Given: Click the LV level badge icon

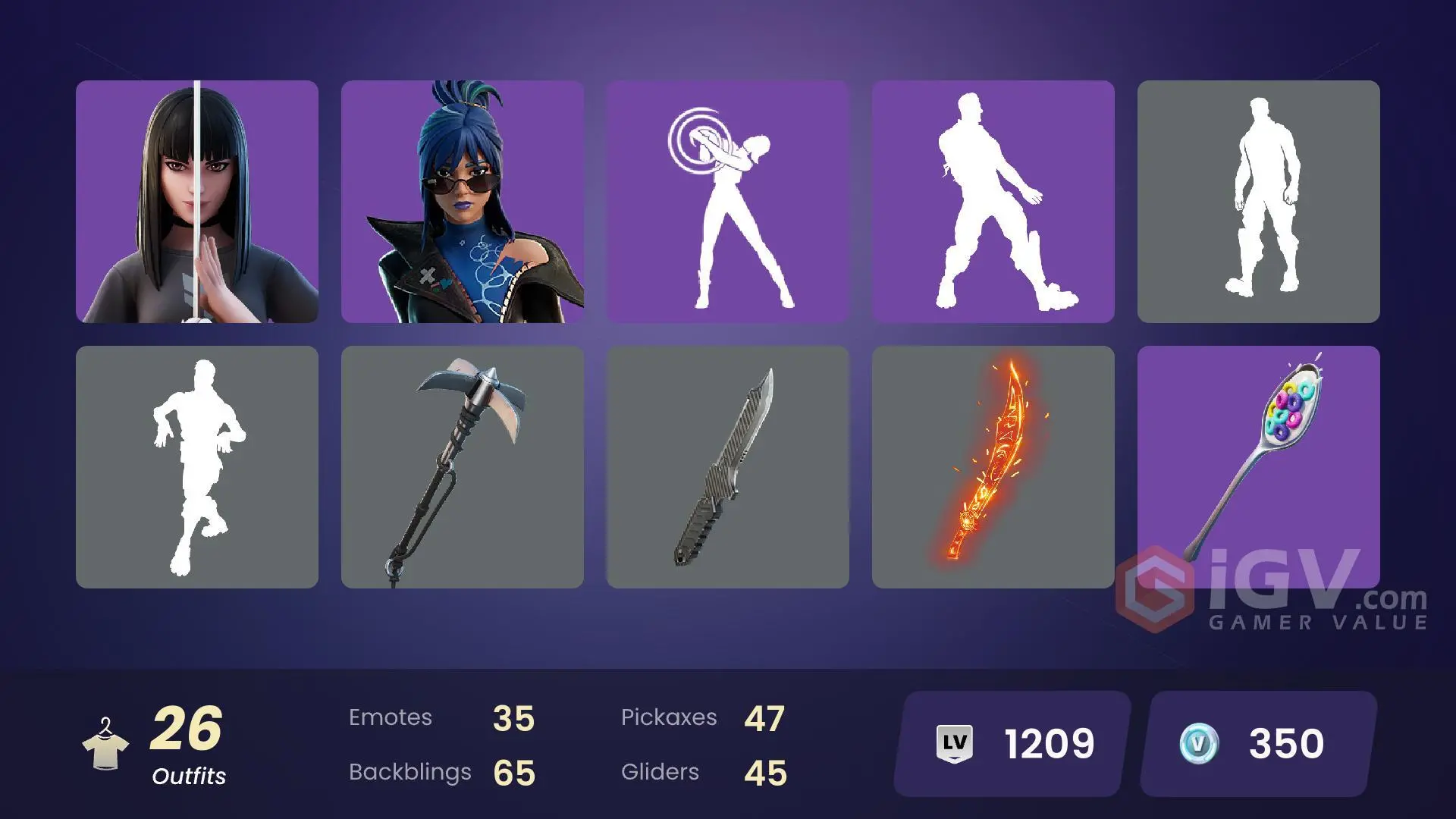Looking at the screenshot, I should coord(954,745).
